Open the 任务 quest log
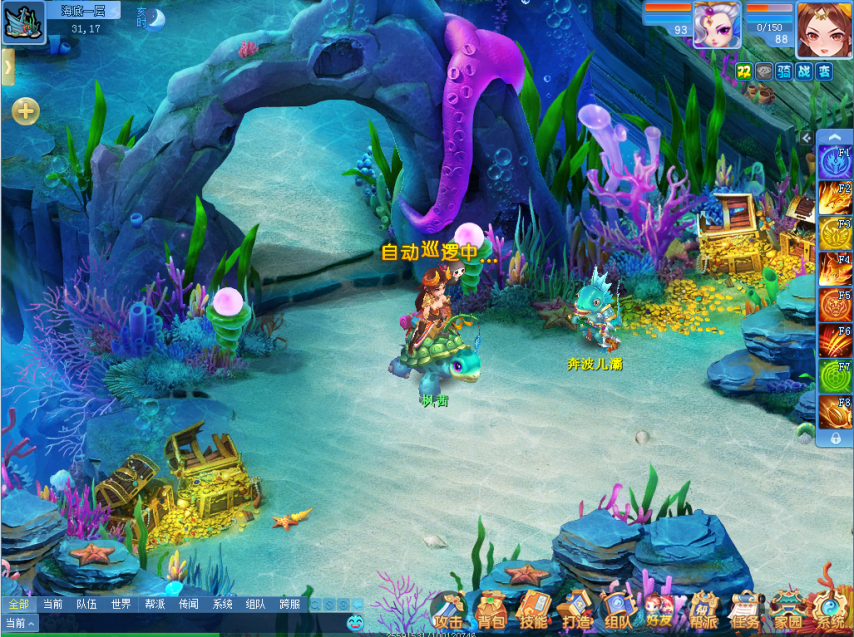Image resolution: width=854 pixels, height=637 pixels. coord(745,610)
